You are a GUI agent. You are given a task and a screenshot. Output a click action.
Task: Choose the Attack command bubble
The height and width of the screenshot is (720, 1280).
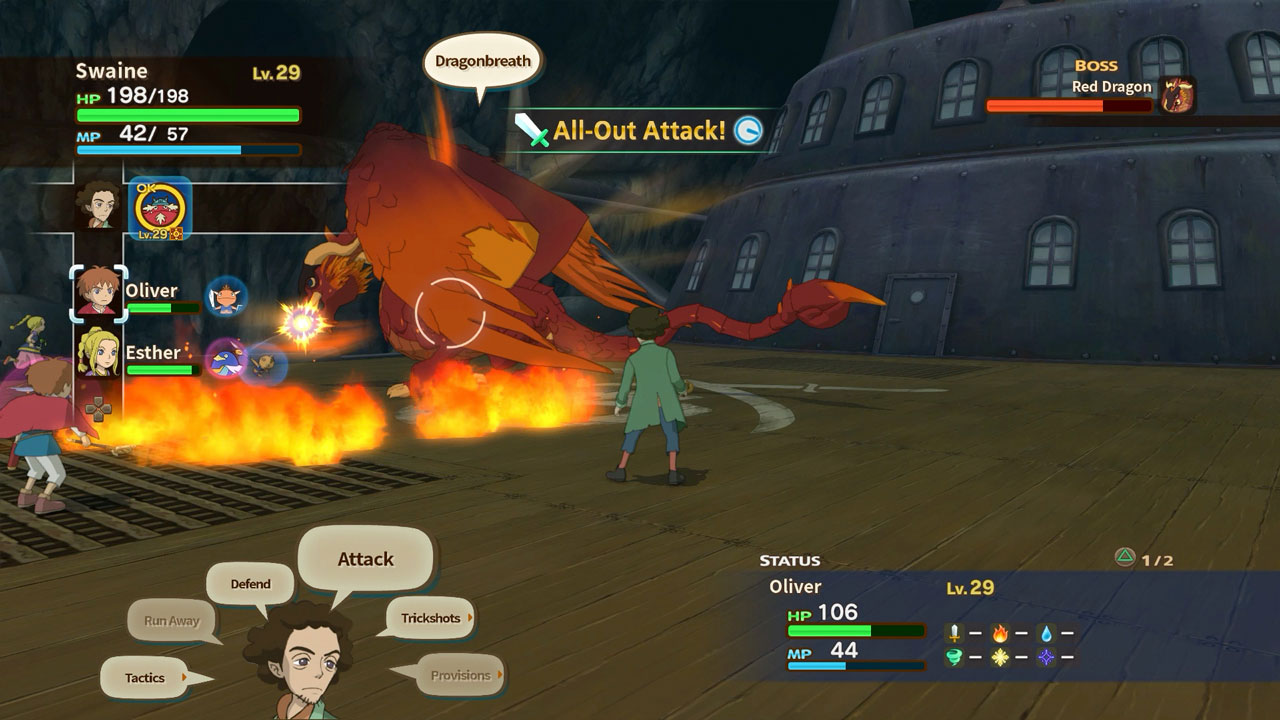pyautogui.click(x=365, y=560)
